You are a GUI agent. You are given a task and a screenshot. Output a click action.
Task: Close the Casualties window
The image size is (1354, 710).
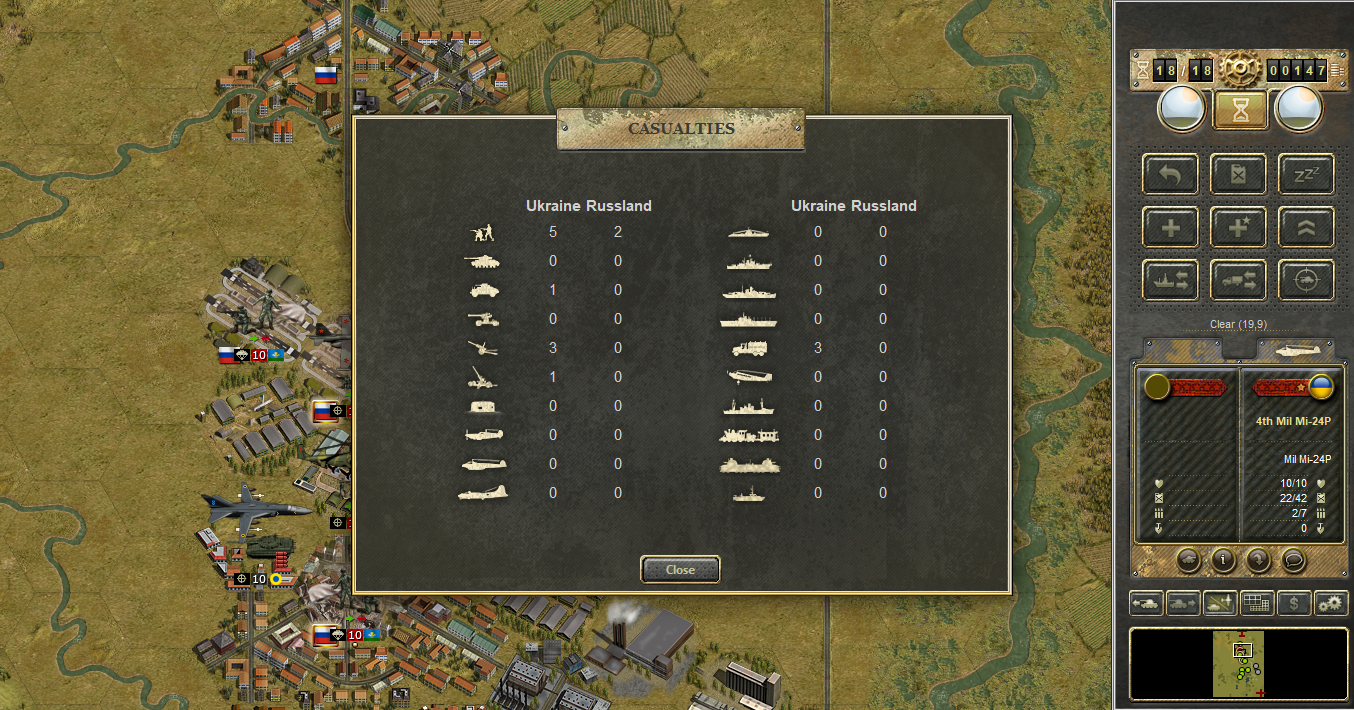680,569
